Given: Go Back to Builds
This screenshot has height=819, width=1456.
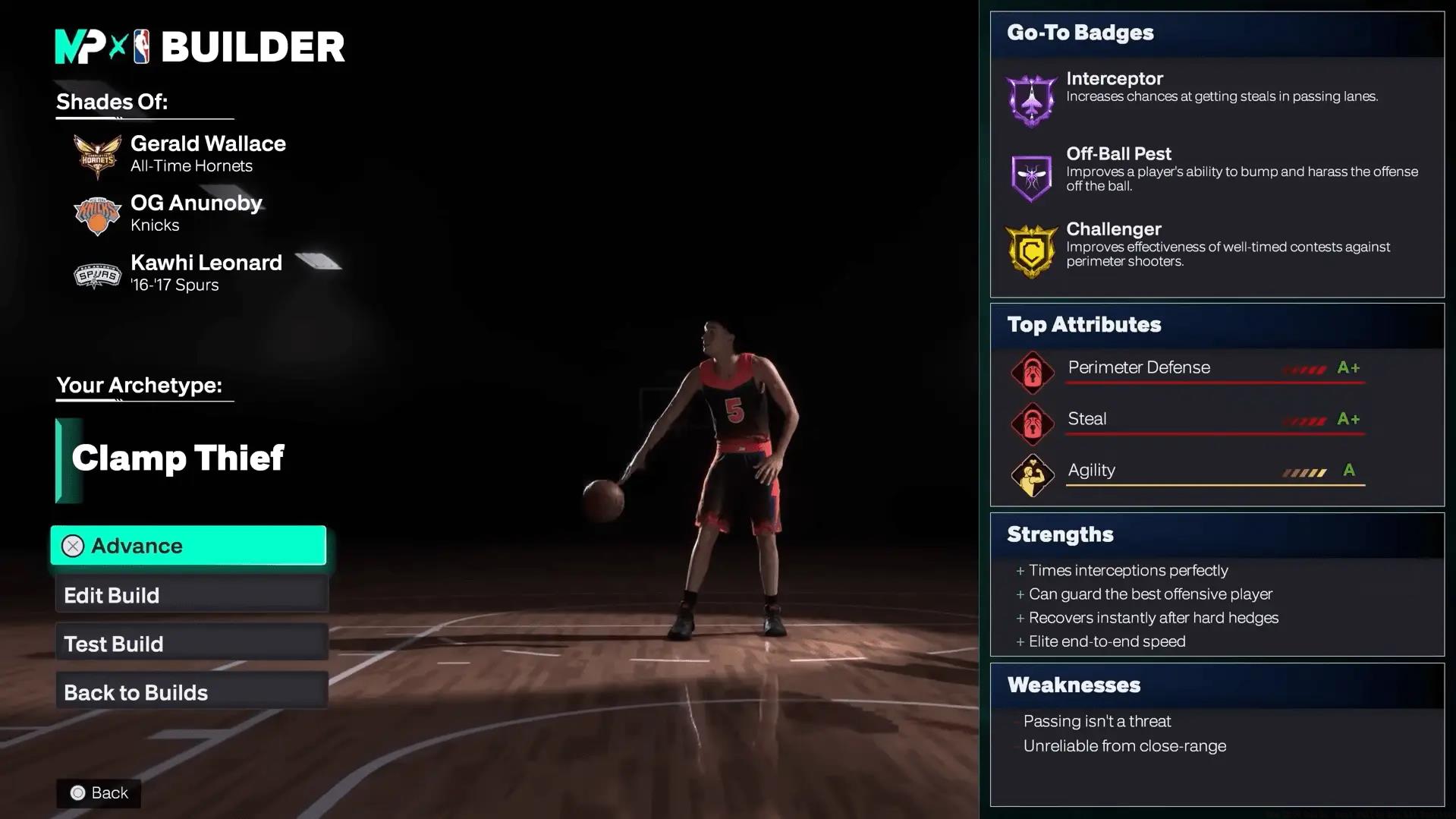Looking at the screenshot, I should [191, 692].
